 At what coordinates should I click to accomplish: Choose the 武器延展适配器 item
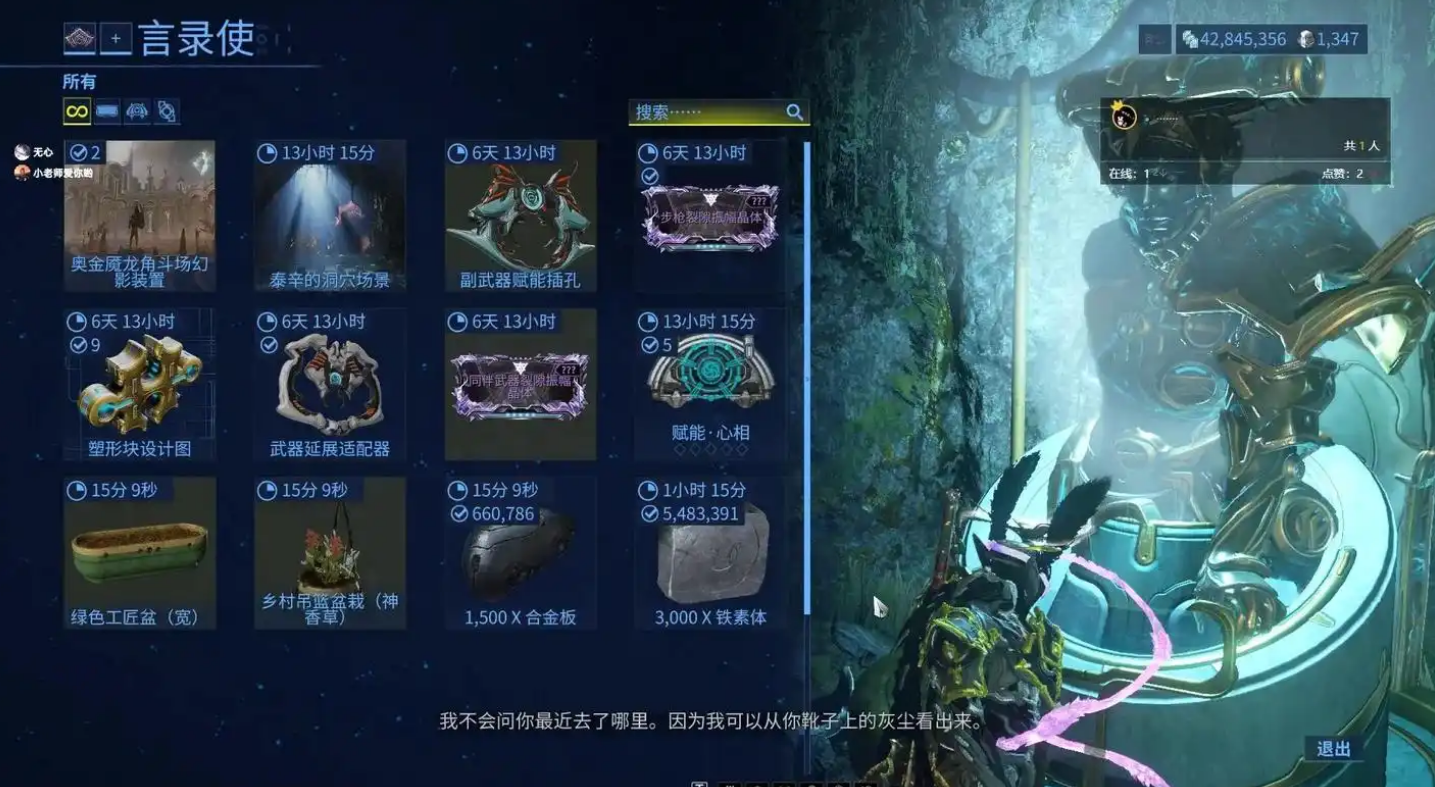click(x=330, y=385)
